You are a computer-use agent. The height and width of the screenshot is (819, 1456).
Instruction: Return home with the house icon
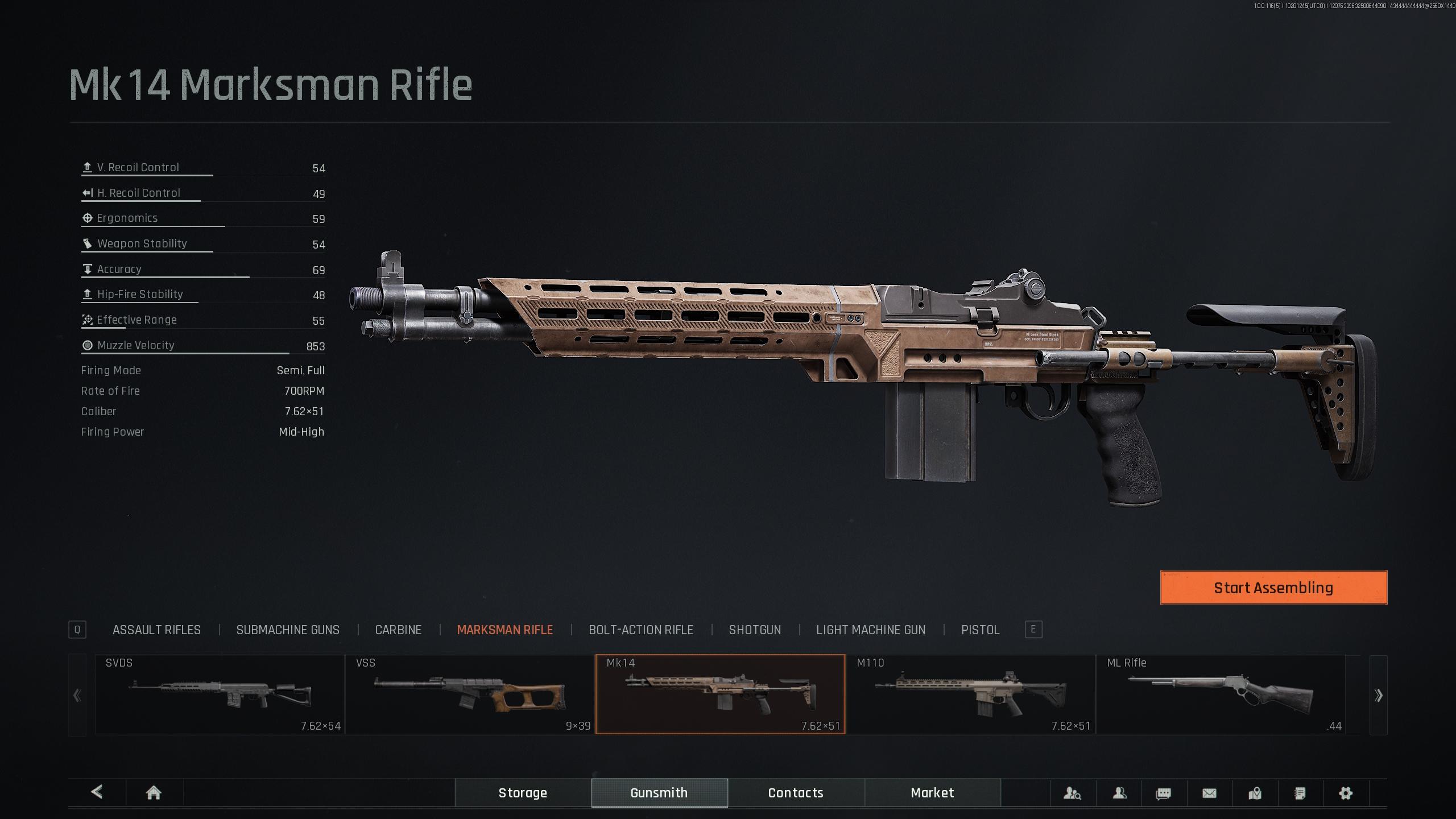154,793
